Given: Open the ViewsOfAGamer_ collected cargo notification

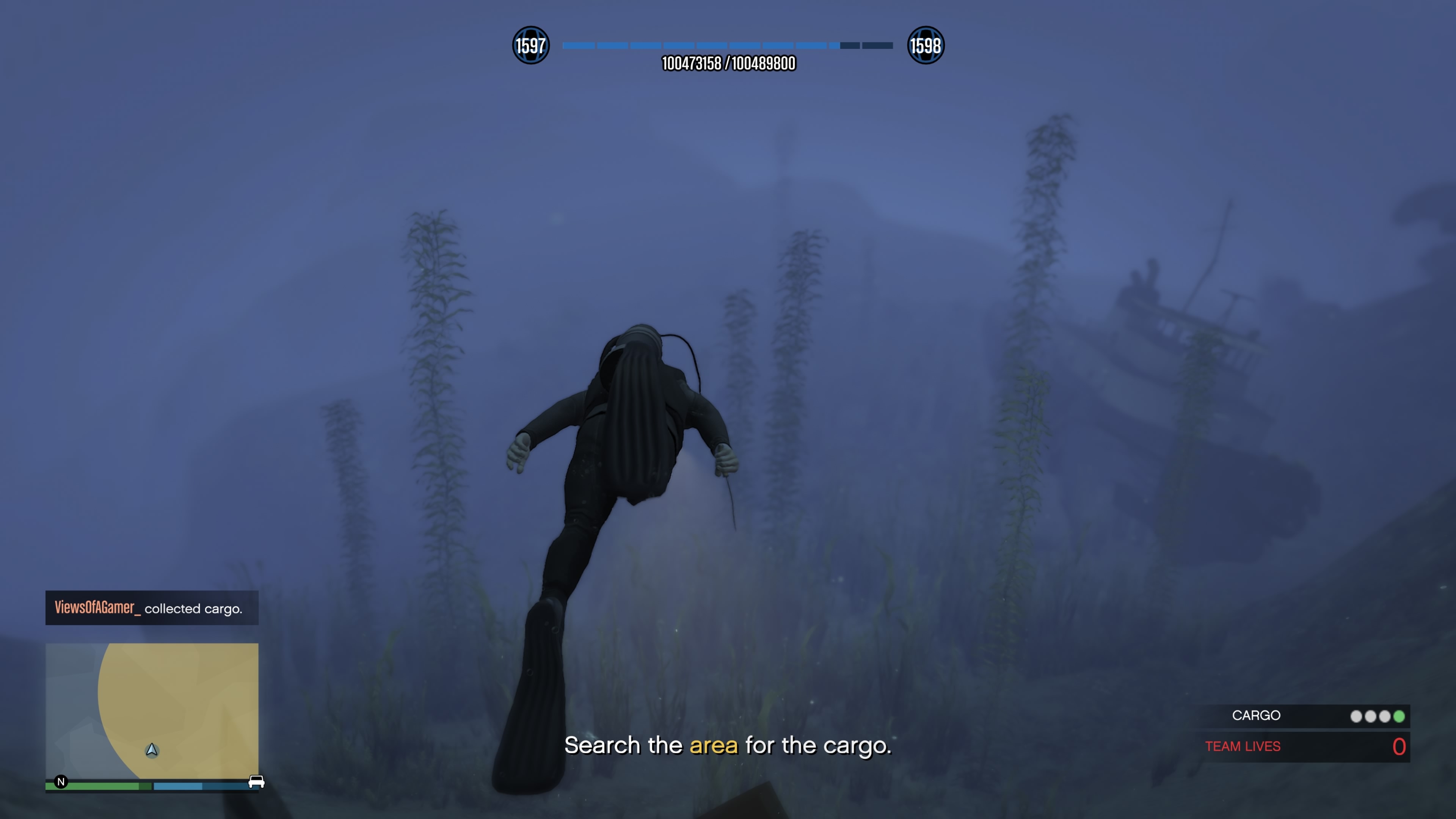Looking at the screenshot, I should tap(152, 607).
